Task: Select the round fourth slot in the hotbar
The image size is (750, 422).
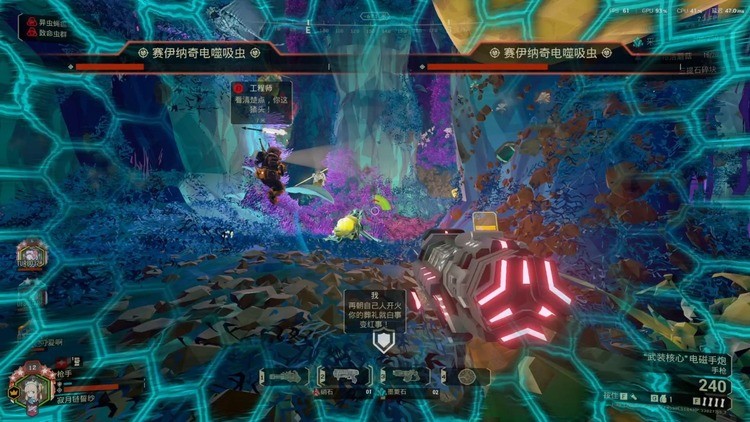Action: tap(466, 377)
